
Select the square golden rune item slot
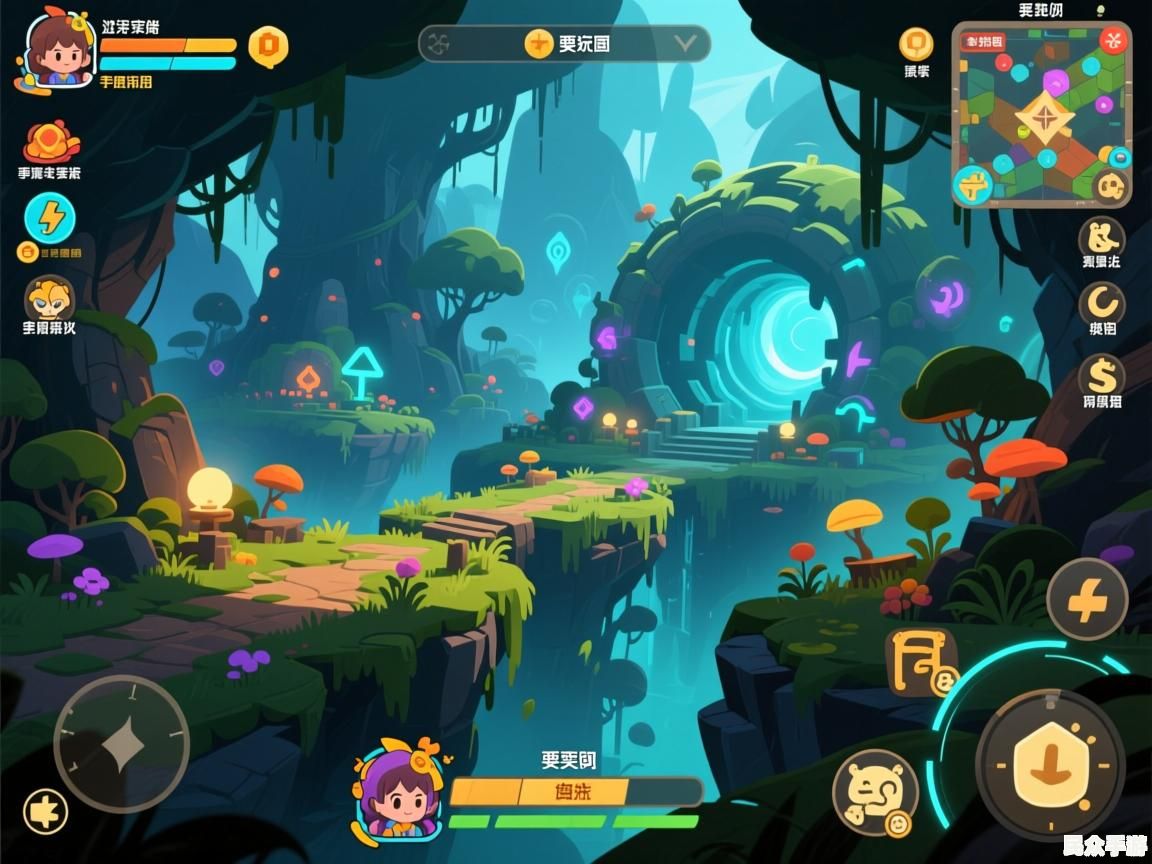(921, 662)
